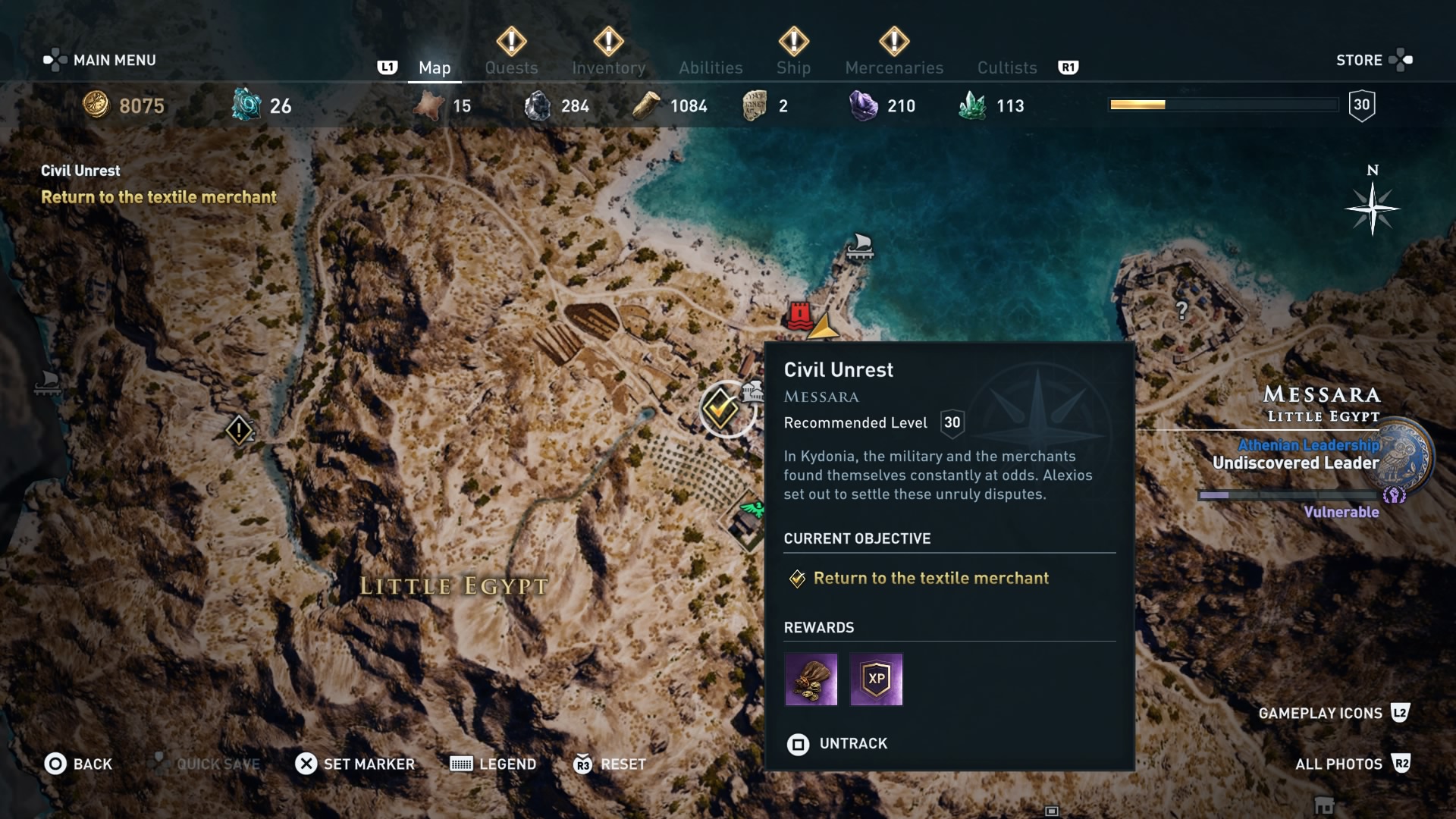Screen dimensions: 1456x819
Task: Click the money pouch reward icon
Action: [x=811, y=679]
